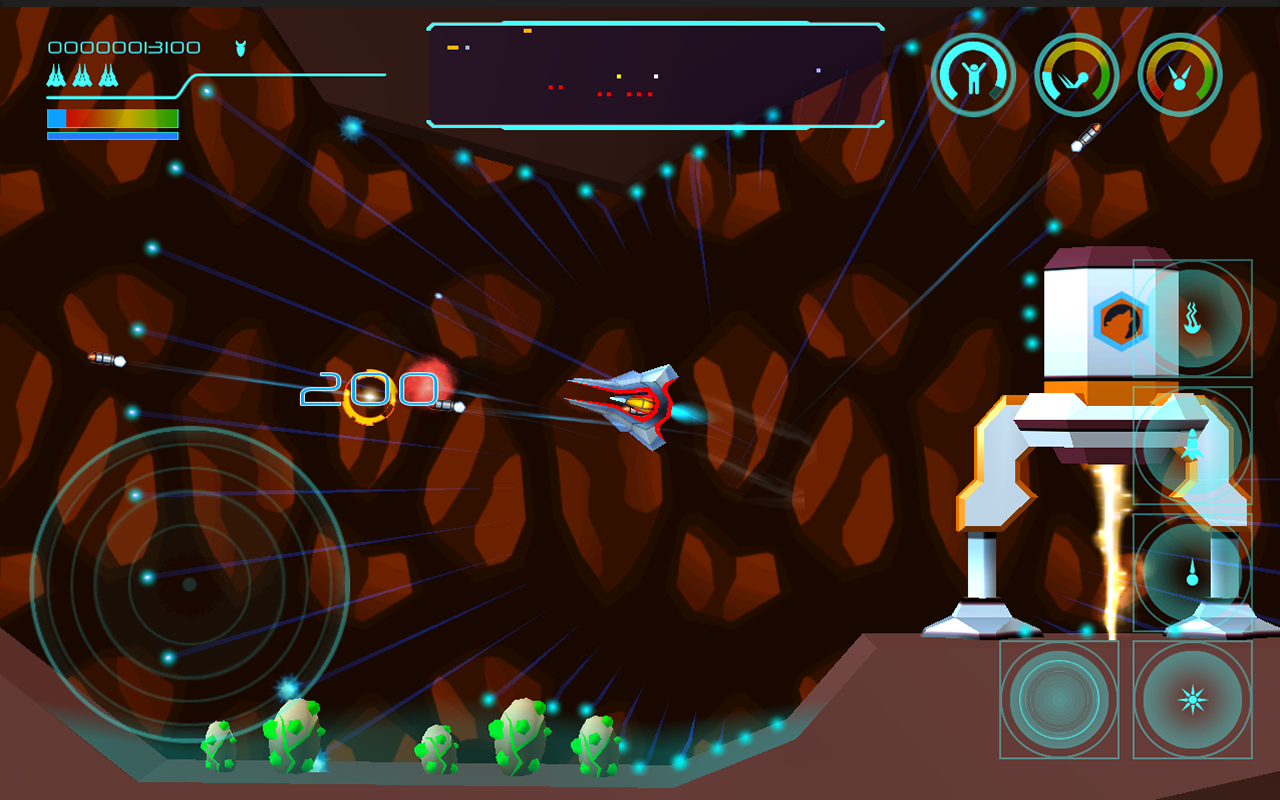
Task: Activate the starburst weapon icon bottom right
Action: coord(1192,700)
